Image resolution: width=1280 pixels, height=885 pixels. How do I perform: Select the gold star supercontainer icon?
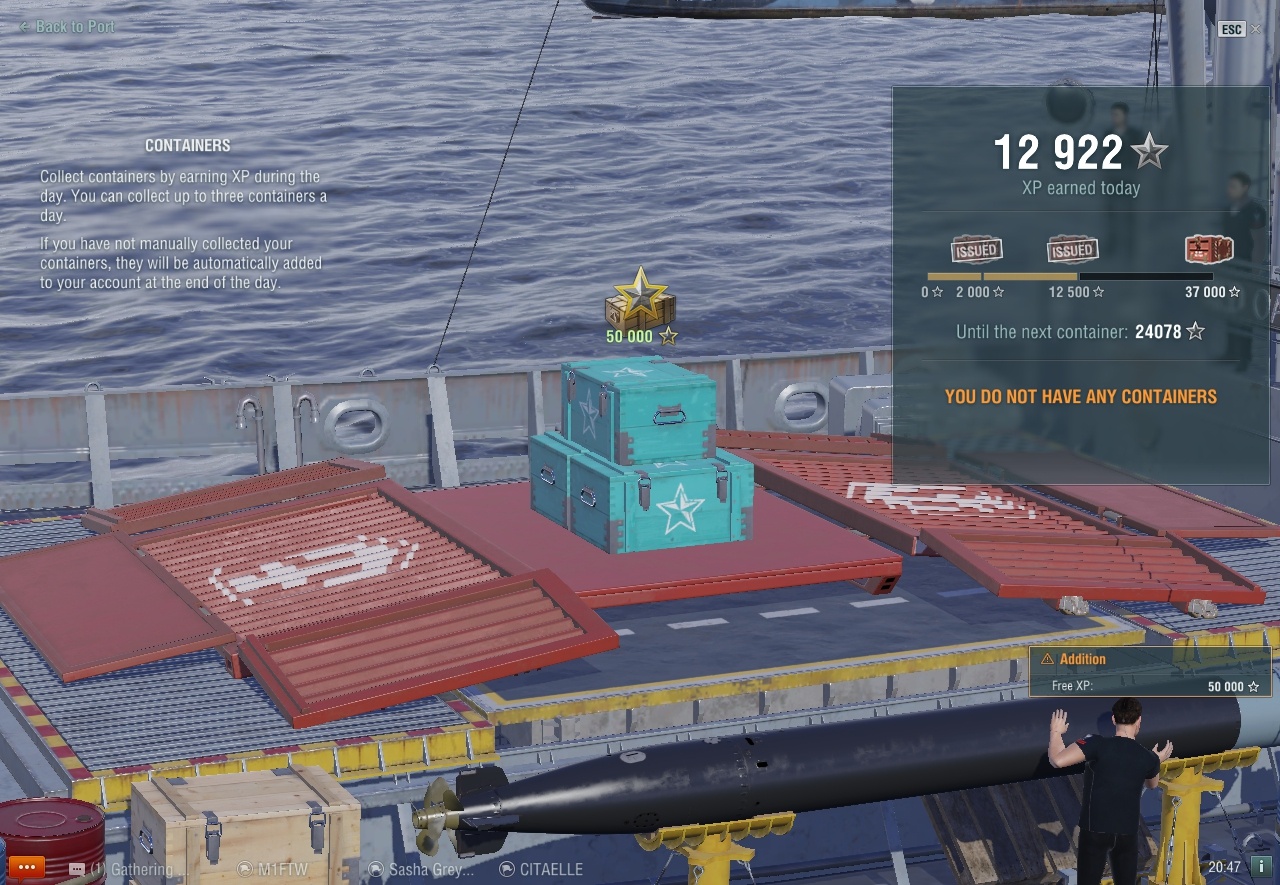point(640,299)
